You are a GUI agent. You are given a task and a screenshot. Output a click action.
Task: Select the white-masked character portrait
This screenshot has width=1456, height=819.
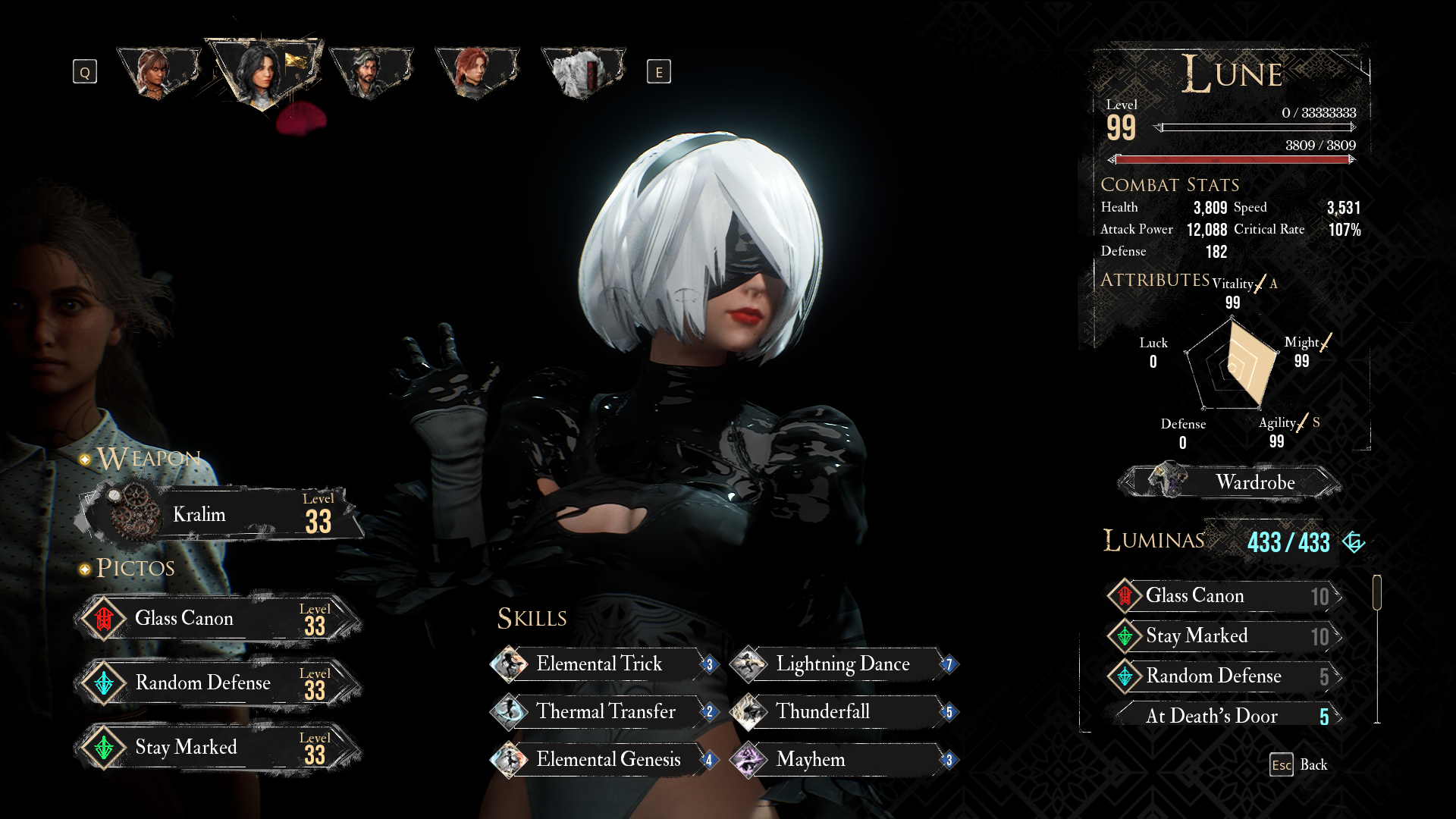(x=582, y=72)
